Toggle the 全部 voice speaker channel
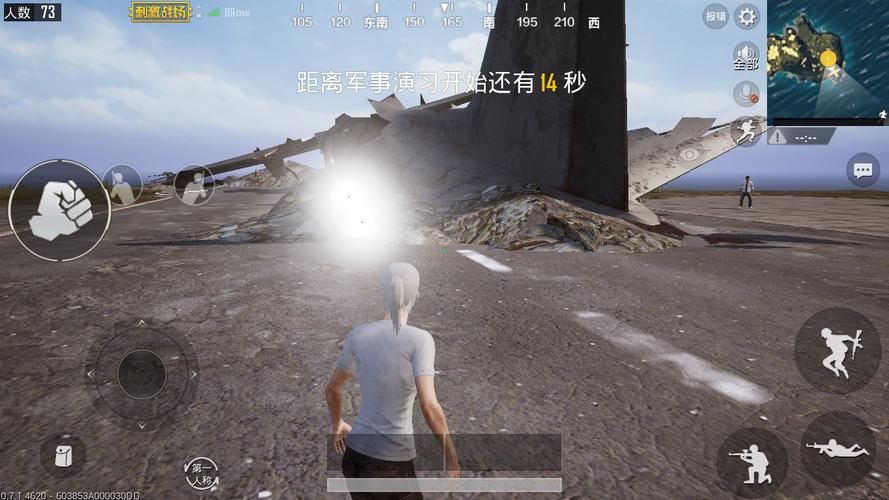Screen dimensions: 889x500 [x=746, y=56]
